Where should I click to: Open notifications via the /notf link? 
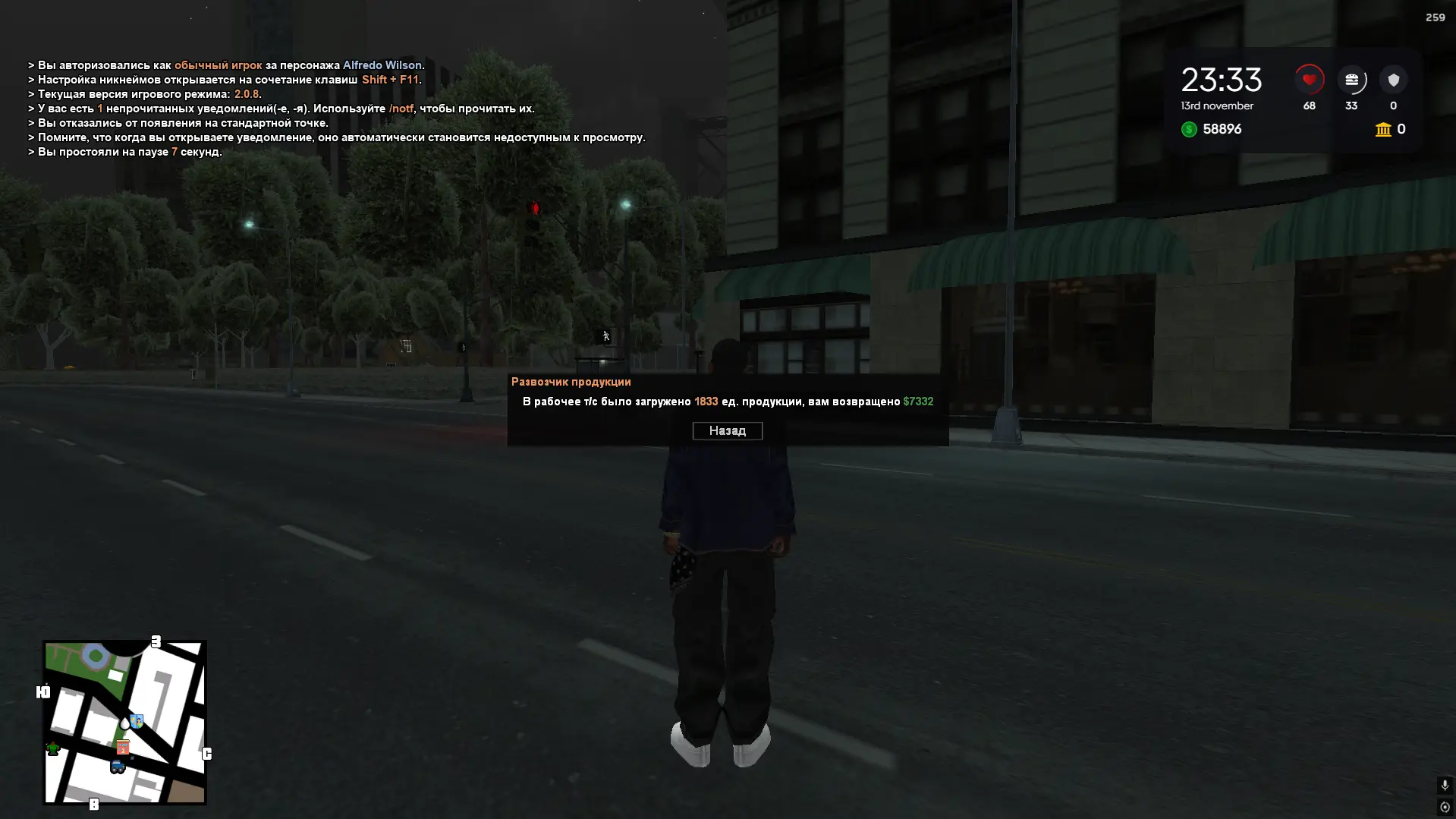401,109
